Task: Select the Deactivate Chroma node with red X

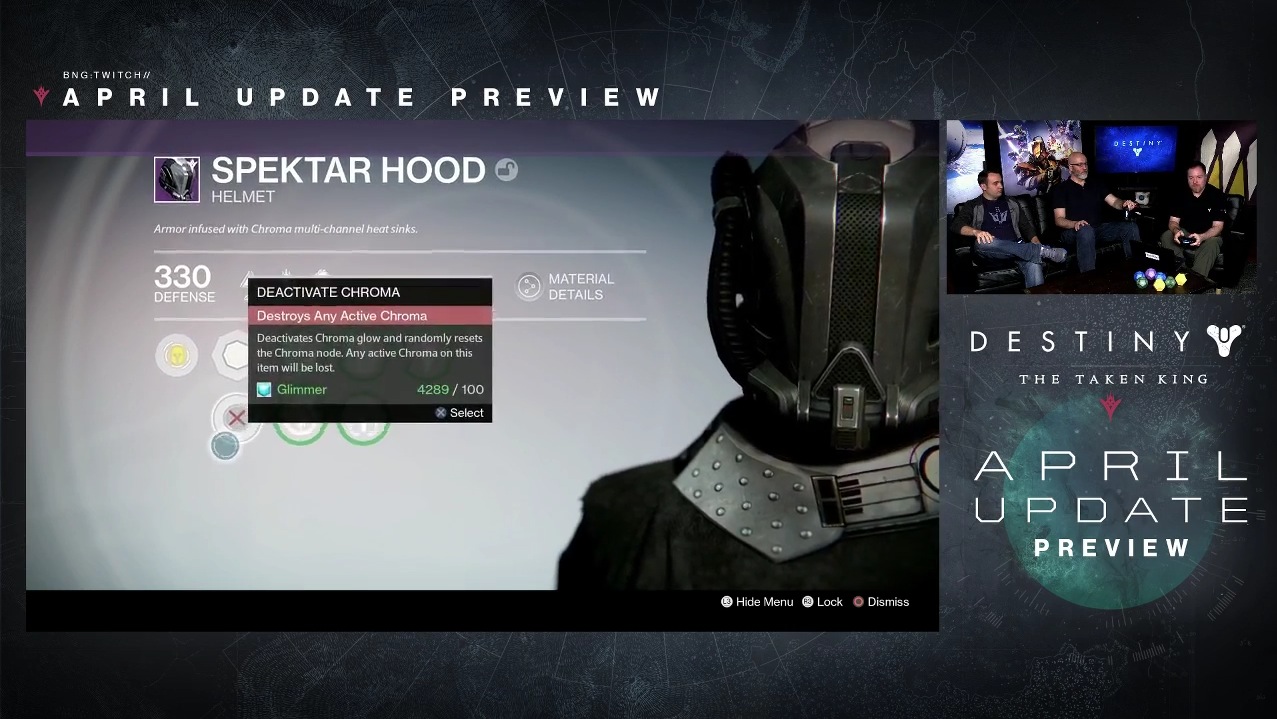Action: (x=237, y=418)
